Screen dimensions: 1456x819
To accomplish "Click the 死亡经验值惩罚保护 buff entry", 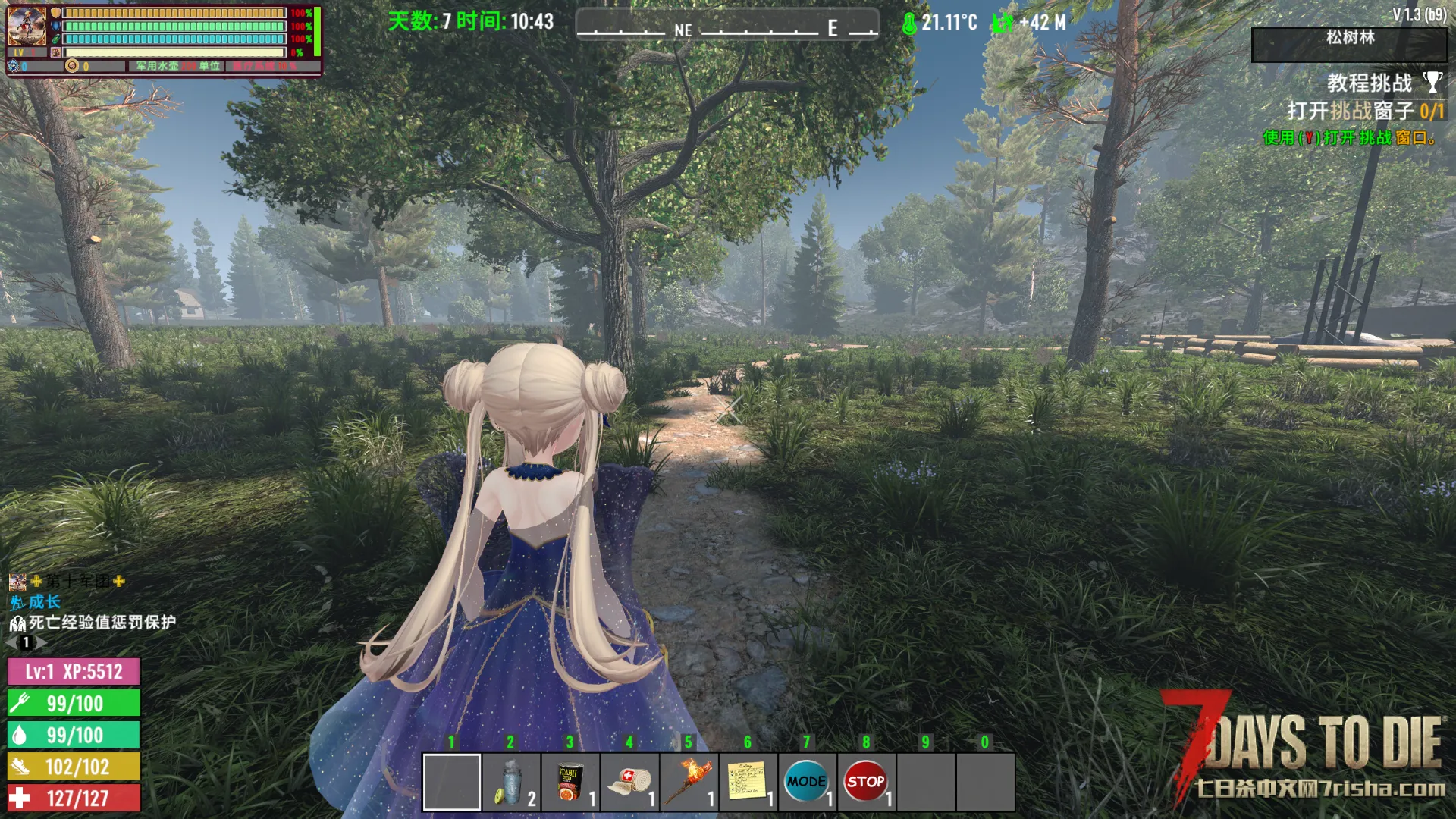I will point(102,623).
